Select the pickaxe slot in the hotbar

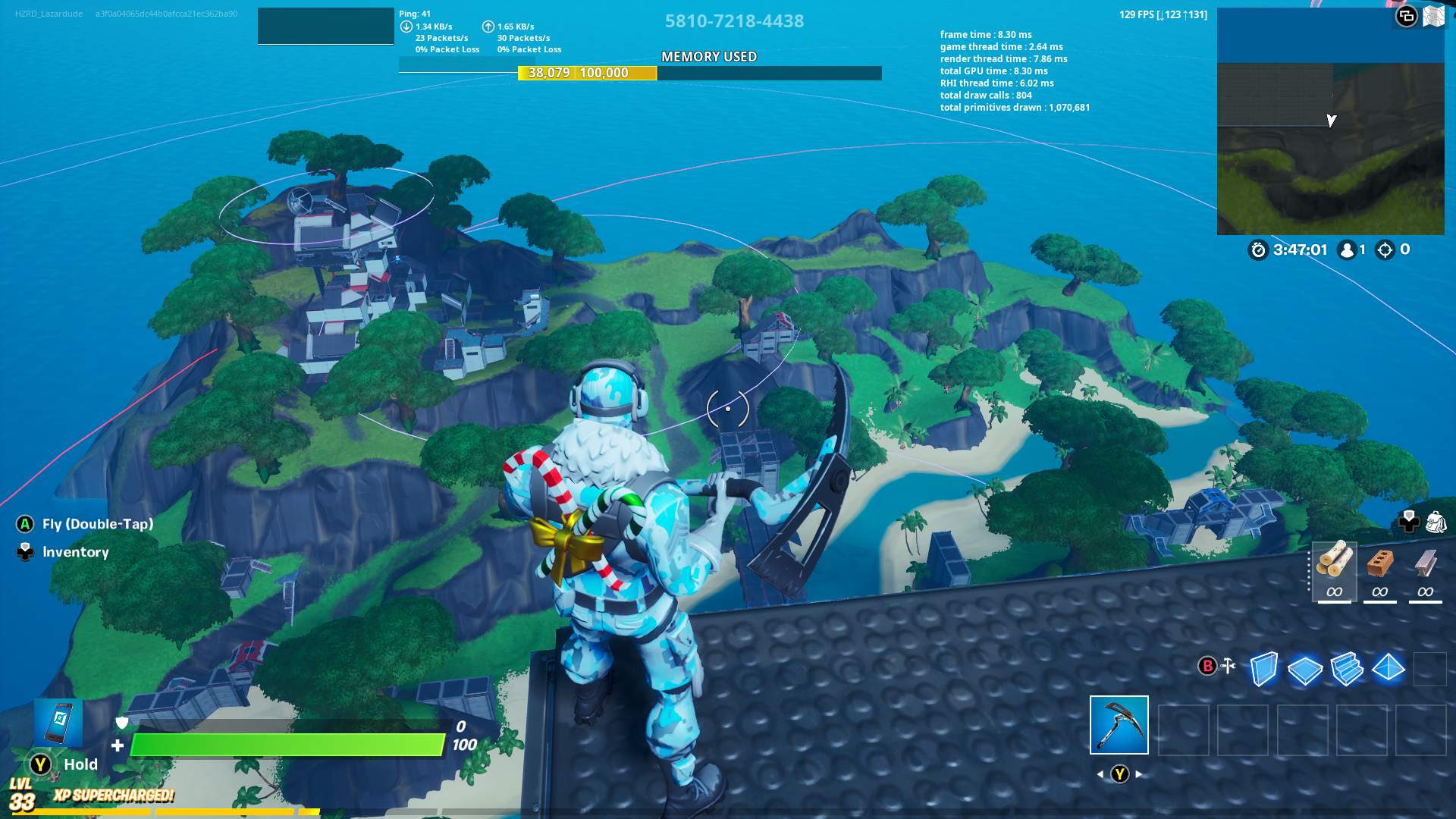[1119, 726]
